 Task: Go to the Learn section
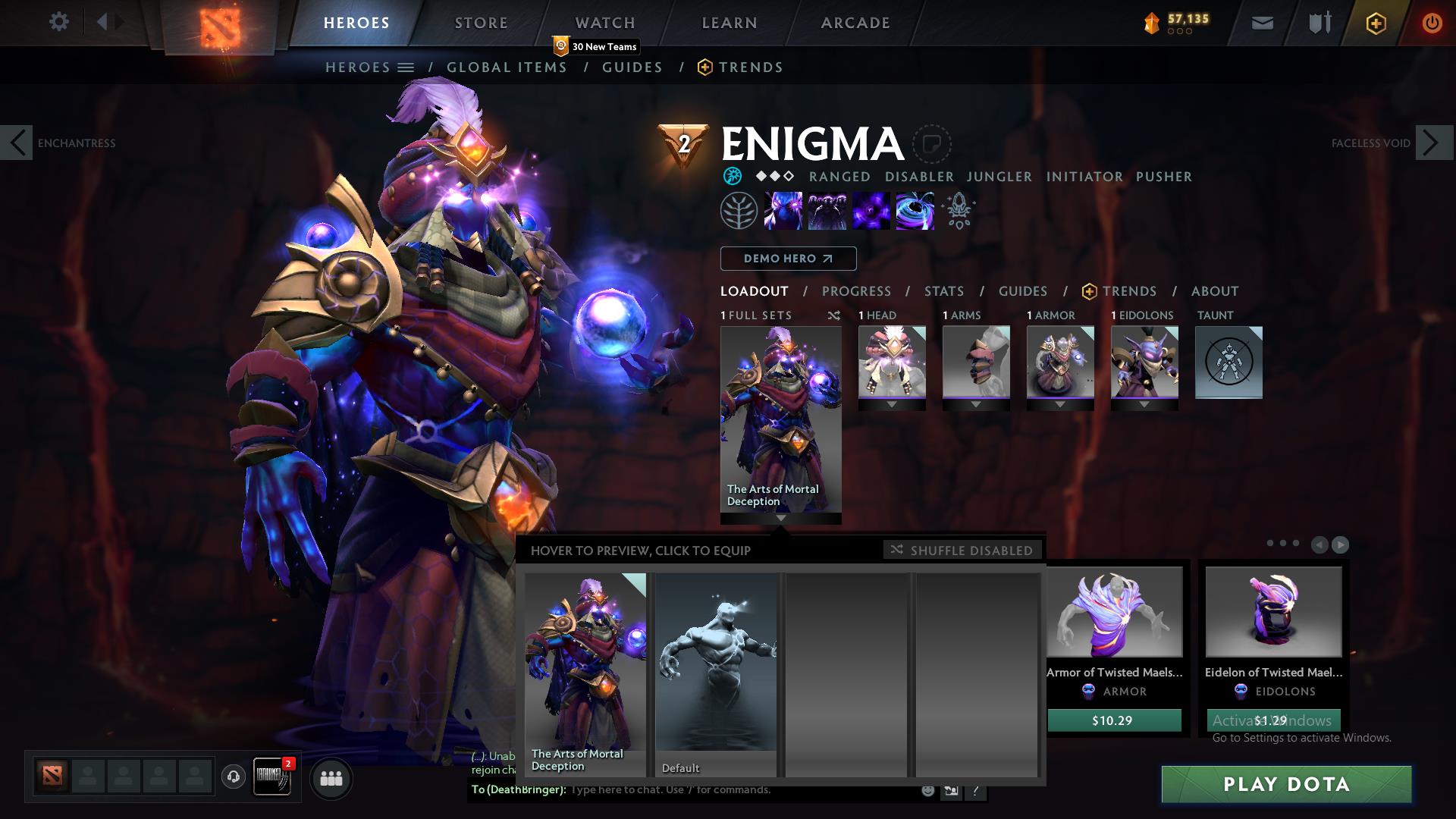tap(730, 23)
